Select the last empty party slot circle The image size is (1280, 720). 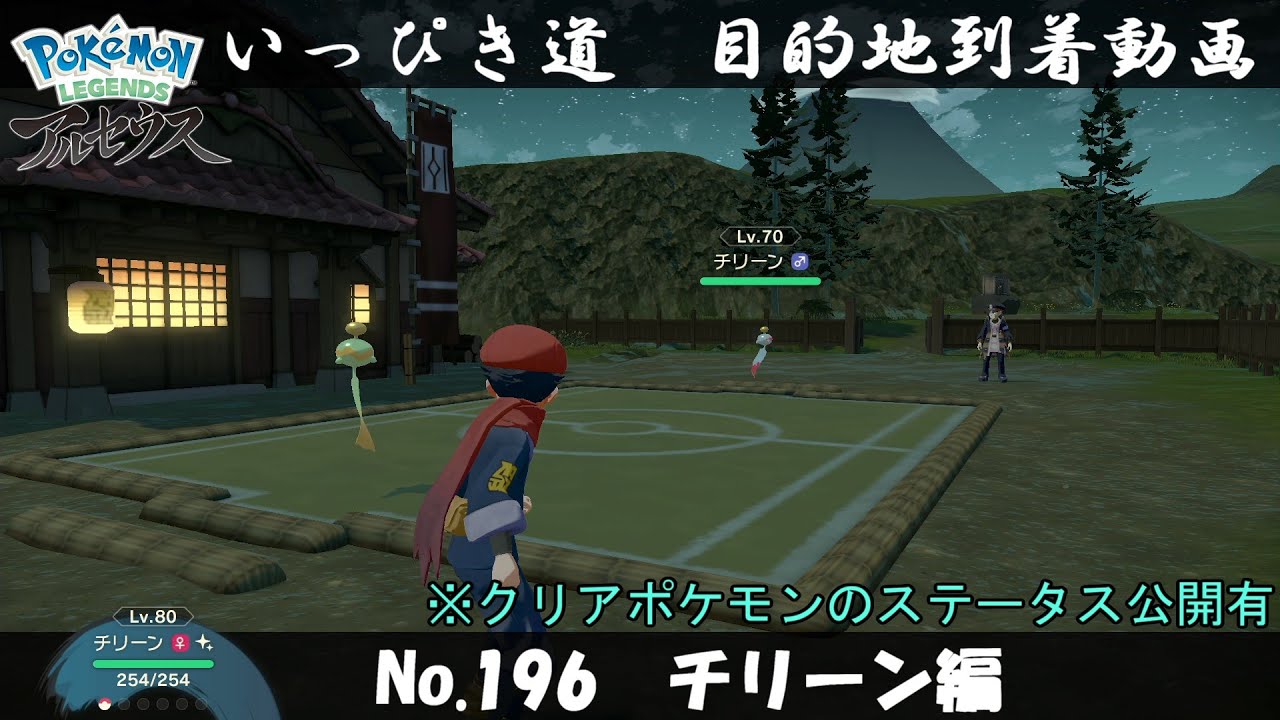[x=200, y=703]
